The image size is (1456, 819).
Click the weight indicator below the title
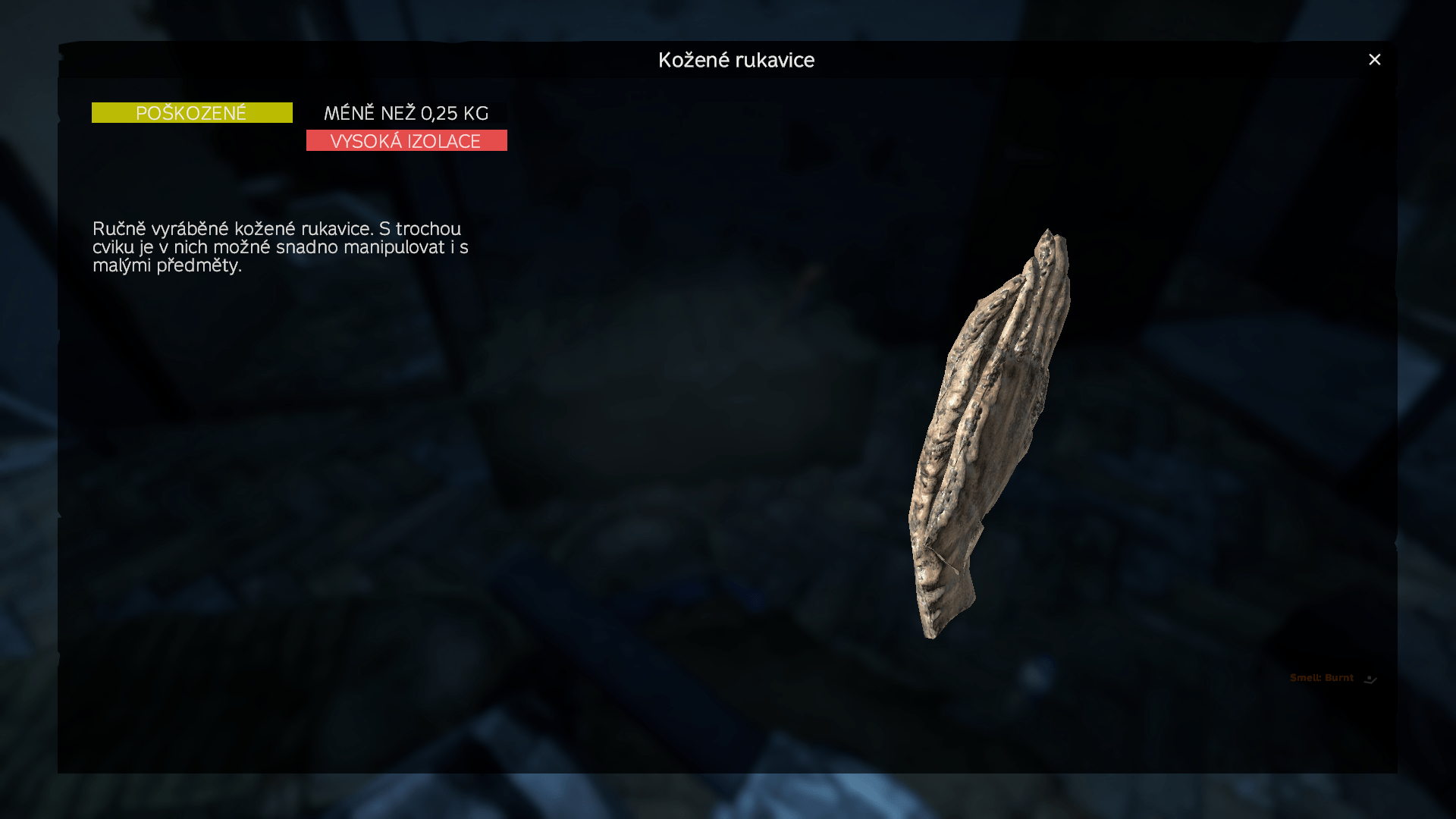406,113
